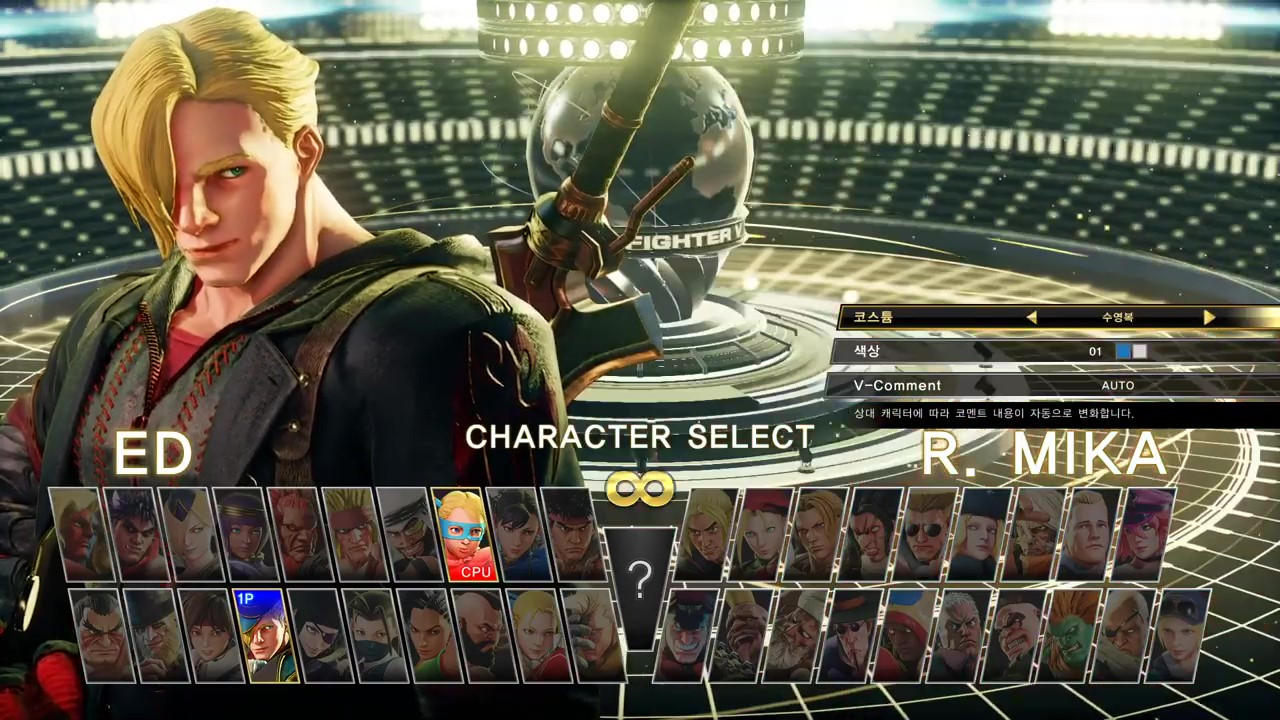Click the left arrow on the costume selector
The height and width of the screenshot is (720, 1280).
pyautogui.click(x=1031, y=317)
